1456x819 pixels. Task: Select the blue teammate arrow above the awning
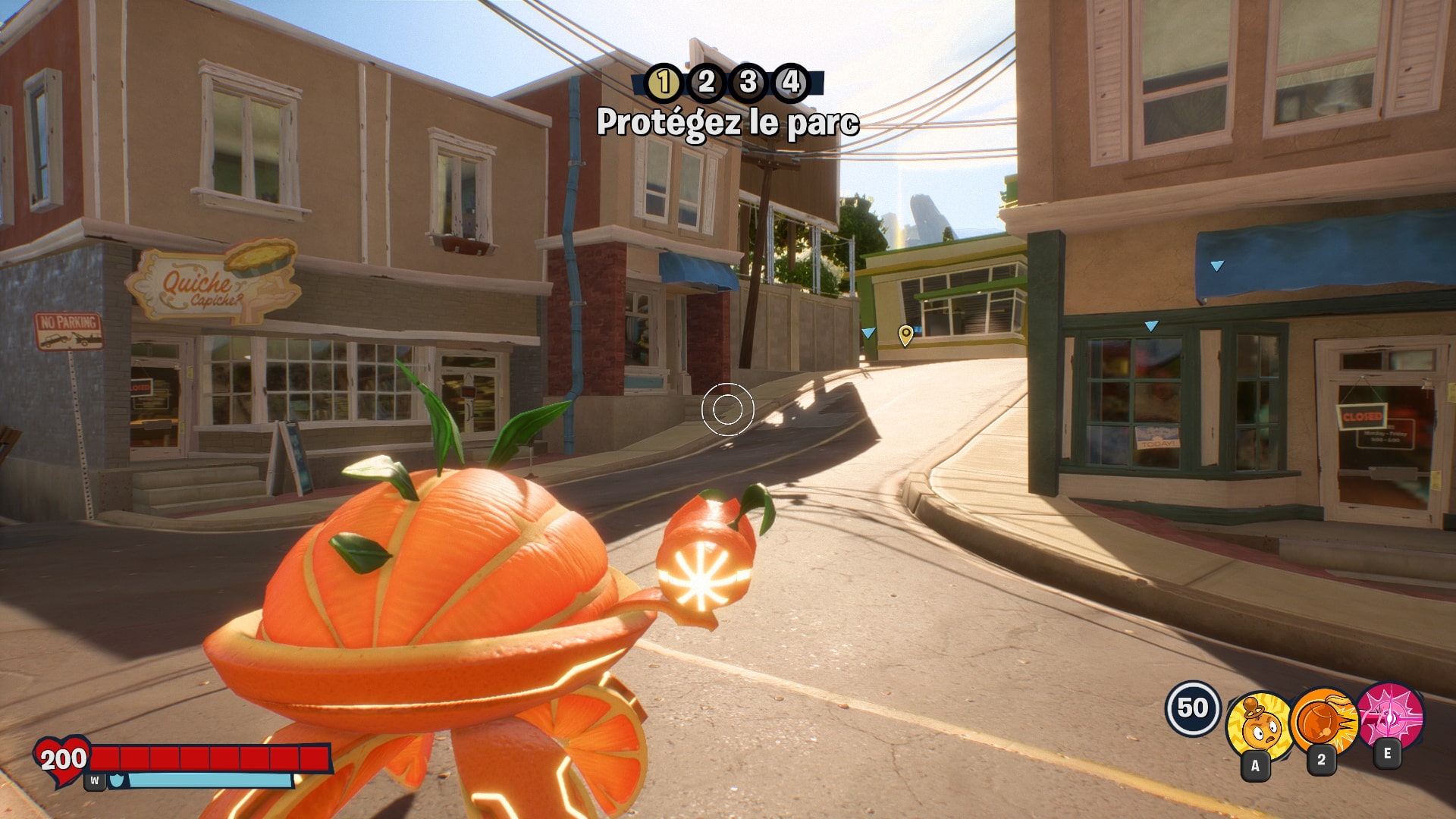click(x=1216, y=267)
